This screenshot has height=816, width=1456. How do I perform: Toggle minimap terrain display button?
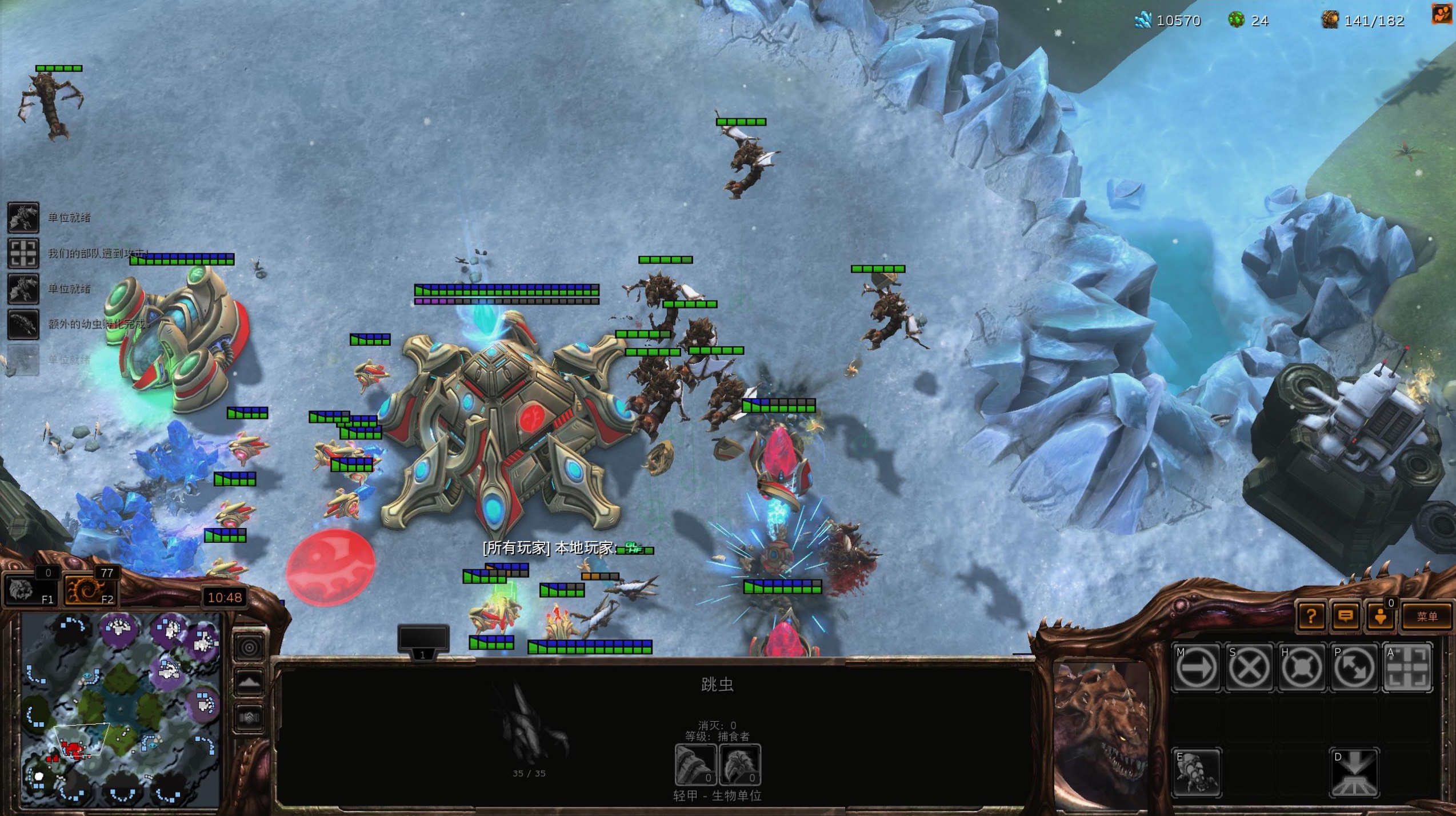click(249, 682)
